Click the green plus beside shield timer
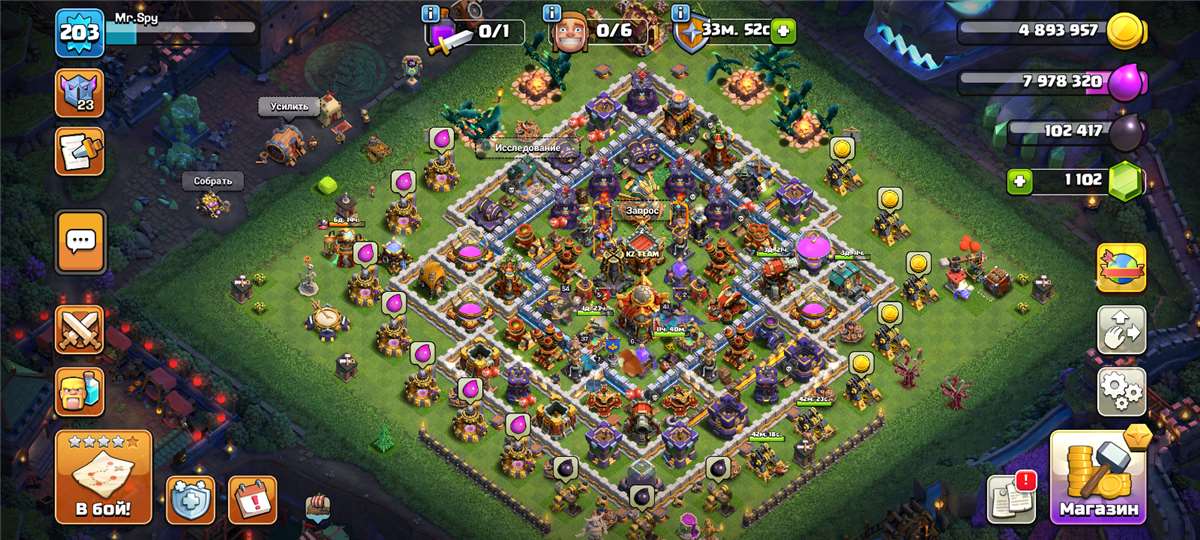 point(781,31)
